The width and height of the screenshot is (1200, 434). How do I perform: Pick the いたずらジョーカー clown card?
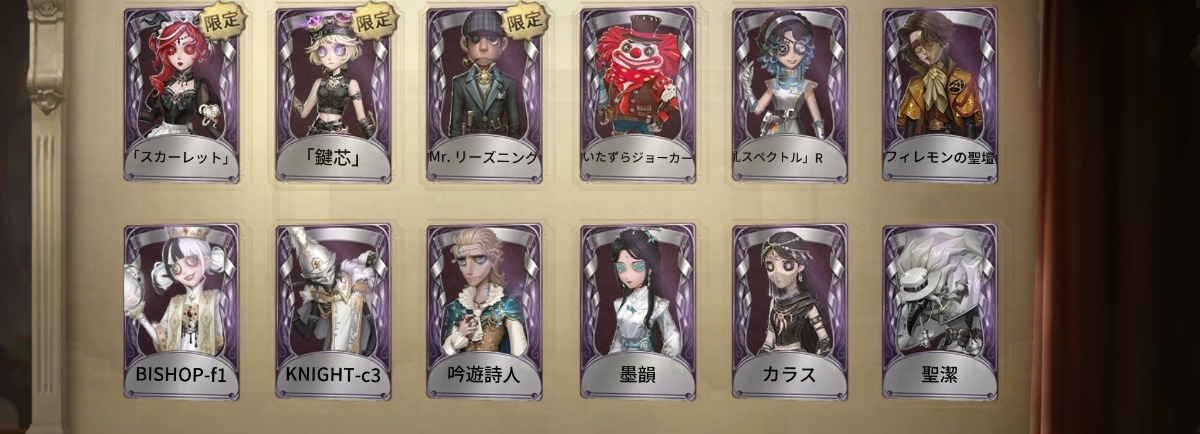pyautogui.click(x=637, y=95)
